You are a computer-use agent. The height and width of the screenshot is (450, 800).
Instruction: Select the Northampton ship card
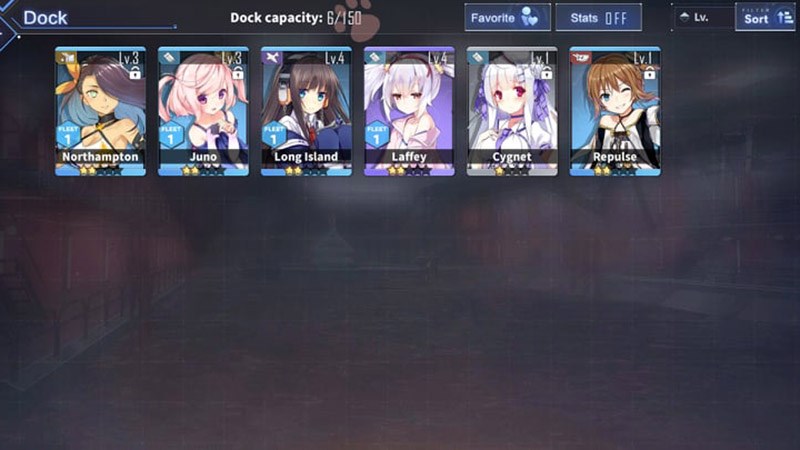[x=100, y=111]
